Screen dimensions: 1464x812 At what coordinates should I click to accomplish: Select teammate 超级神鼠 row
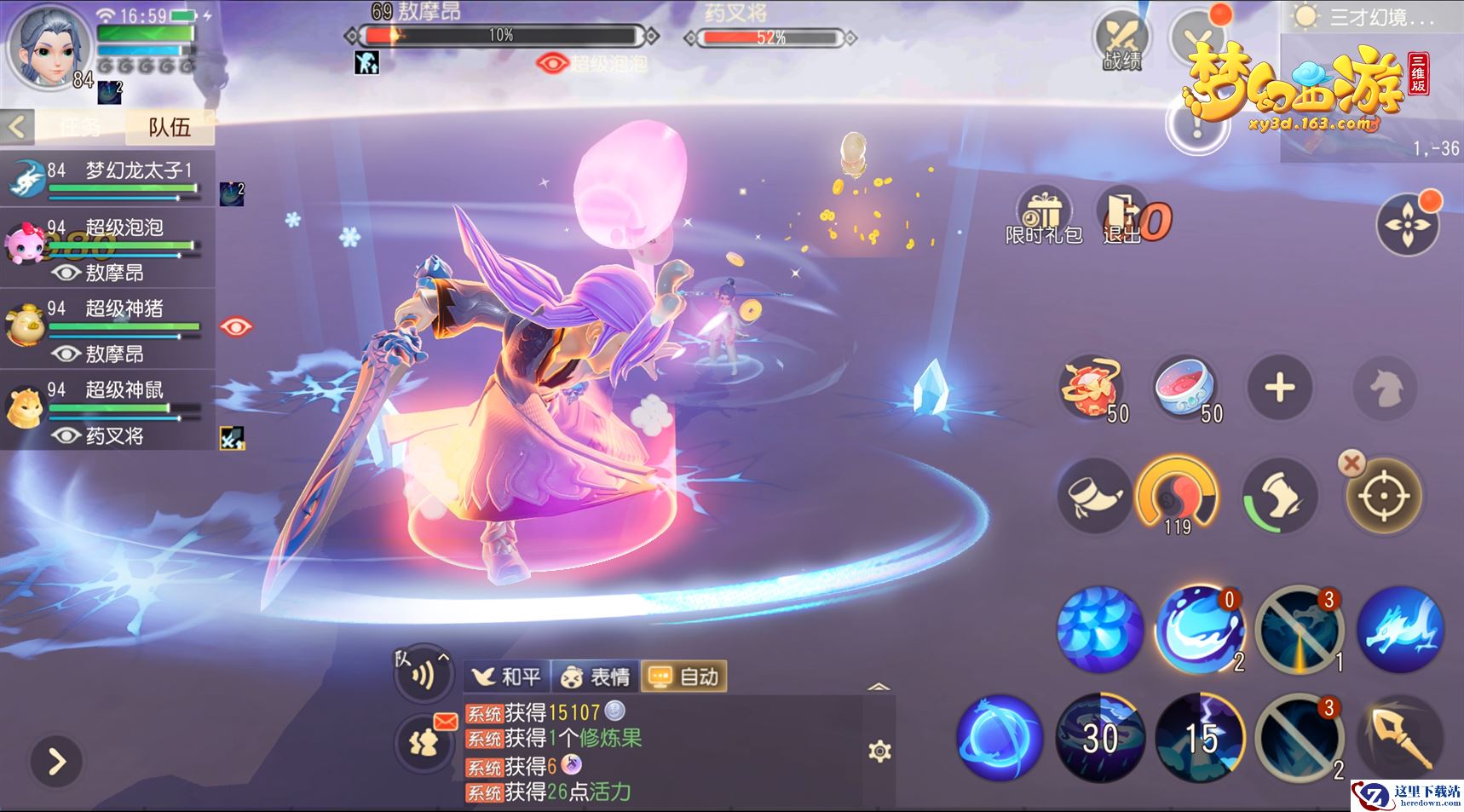coord(107,411)
